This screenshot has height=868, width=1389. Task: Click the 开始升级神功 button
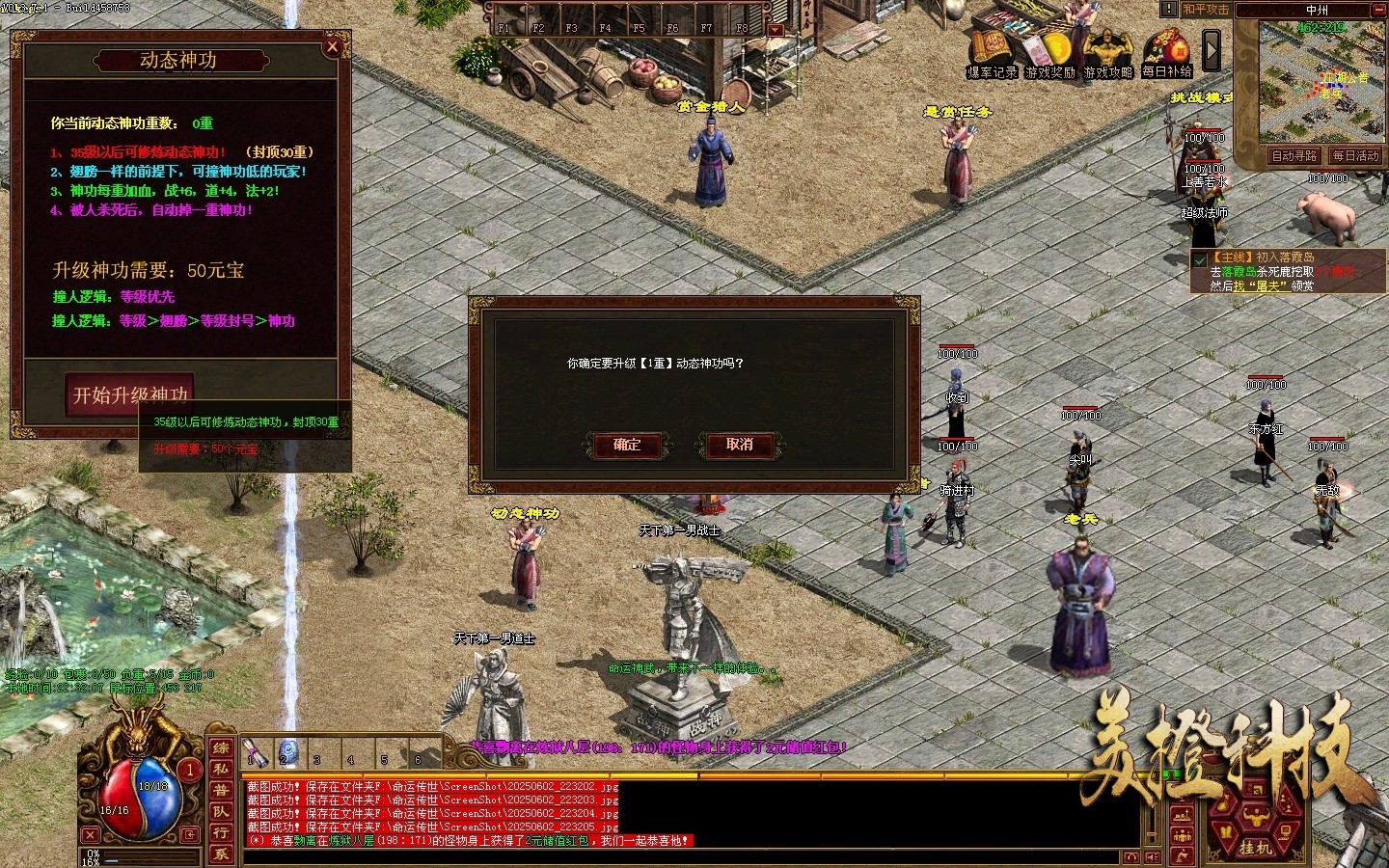(x=131, y=394)
